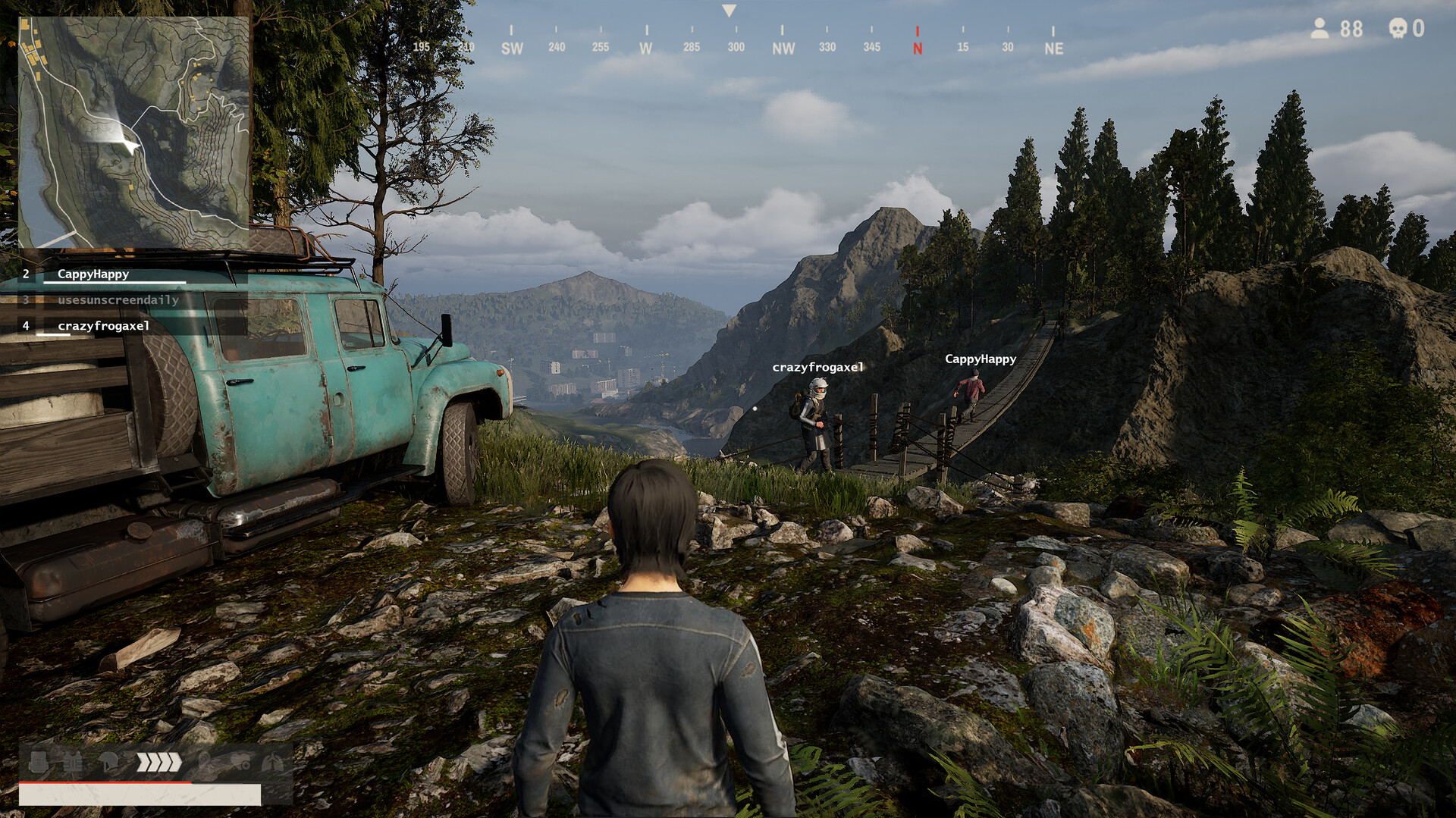Click the lungs breath status icon
Viewport: 1456px width, 818px height.
(x=273, y=762)
